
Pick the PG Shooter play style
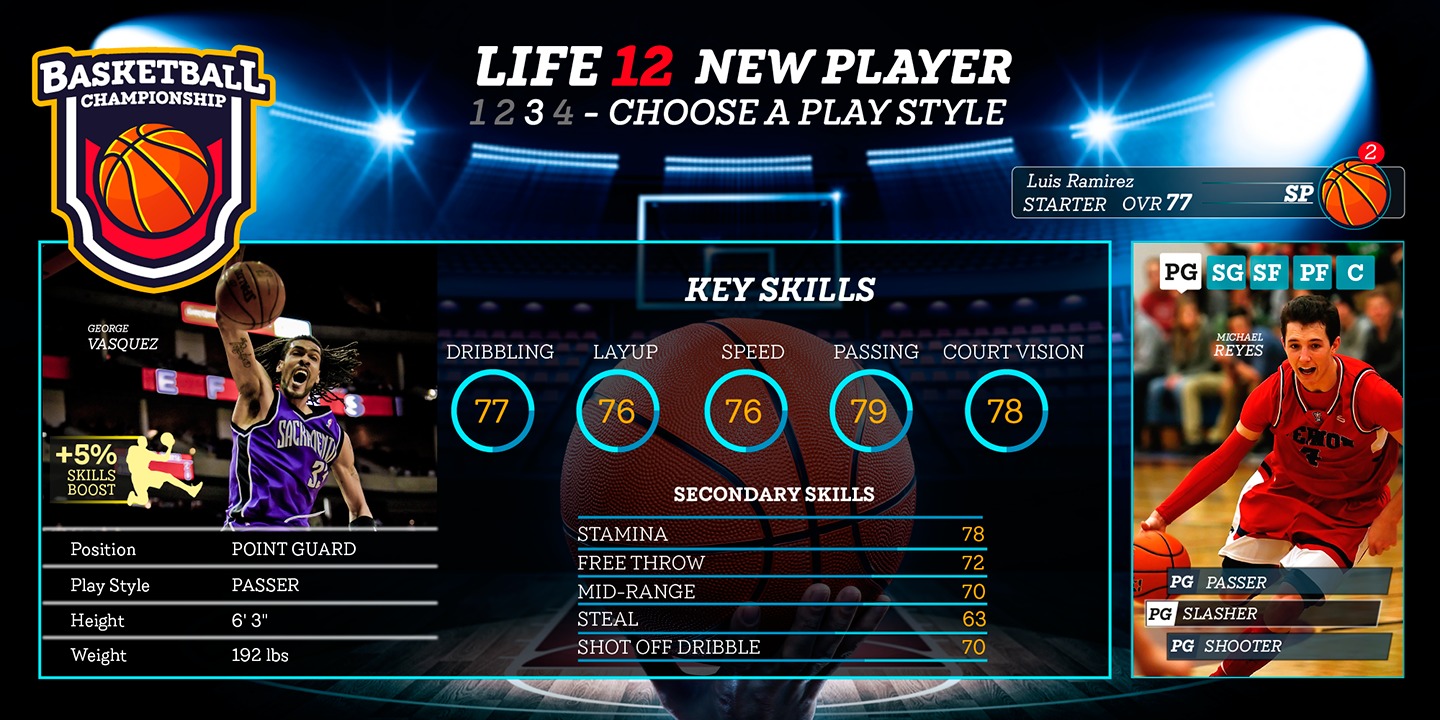click(1280, 646)
